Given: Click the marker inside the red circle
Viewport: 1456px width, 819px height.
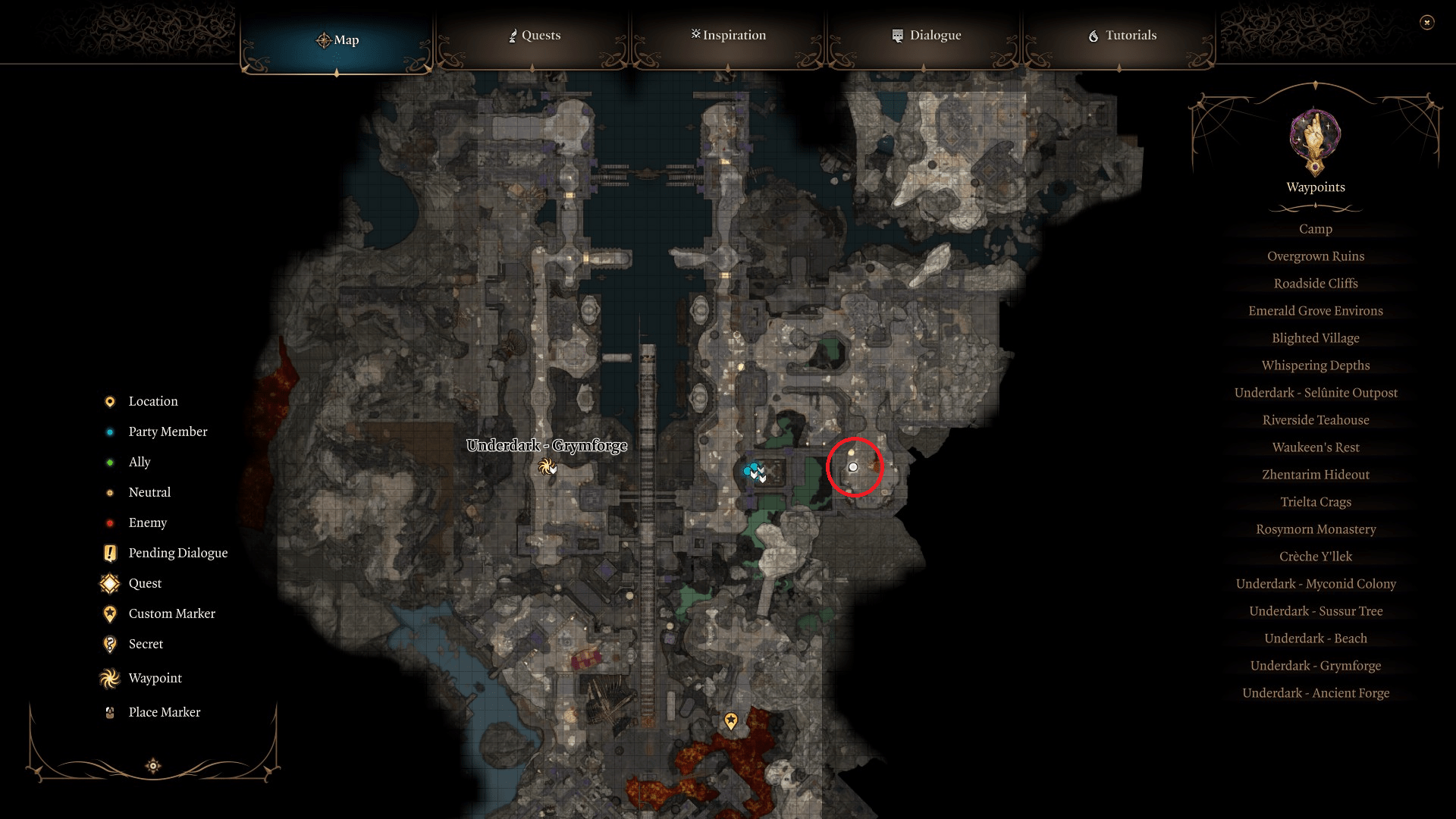Looking at the screenshot, I should point(854,467).
